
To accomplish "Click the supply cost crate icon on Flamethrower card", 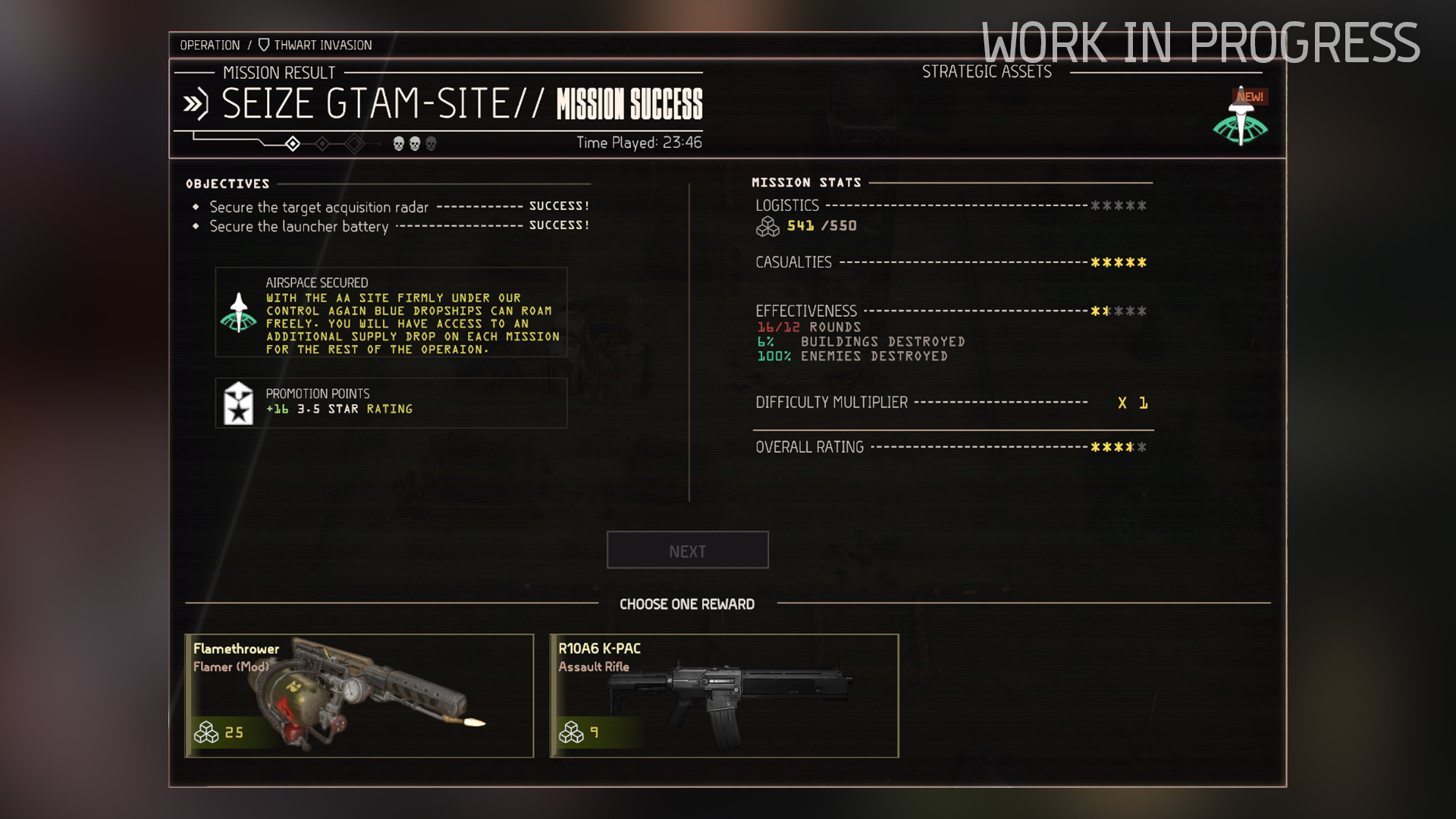I will 206,733.
